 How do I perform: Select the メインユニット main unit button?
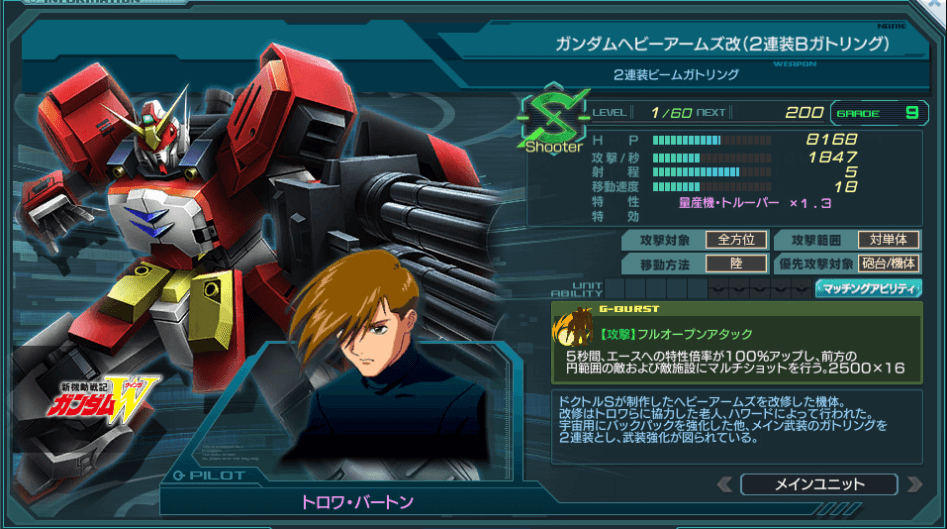819,484
